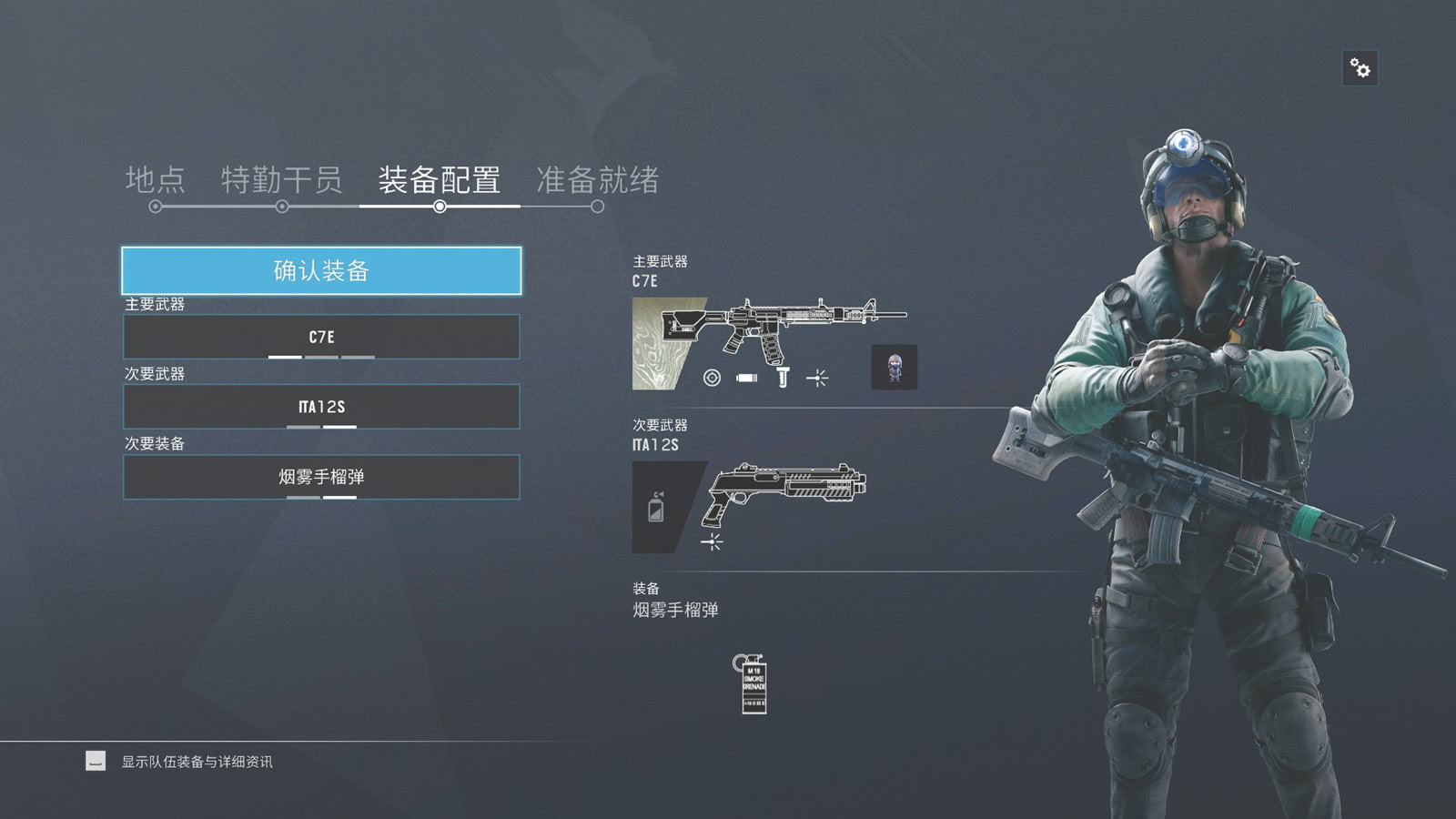Image resolution: width=1456 pixels, height=819 pixels.
Task: Choose the ITA12S secondary weapon slot
Action: click(321, 407)
